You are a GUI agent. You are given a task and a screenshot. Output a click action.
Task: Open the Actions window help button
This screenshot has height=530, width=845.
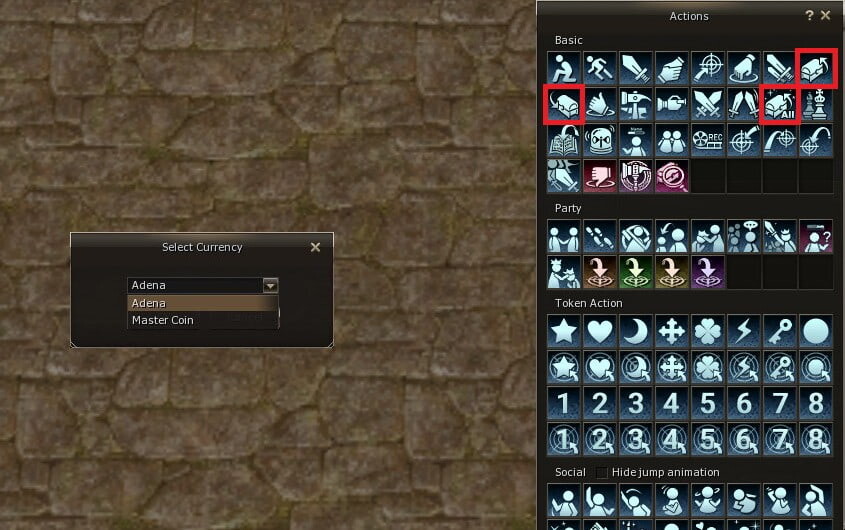pos(809,16)
